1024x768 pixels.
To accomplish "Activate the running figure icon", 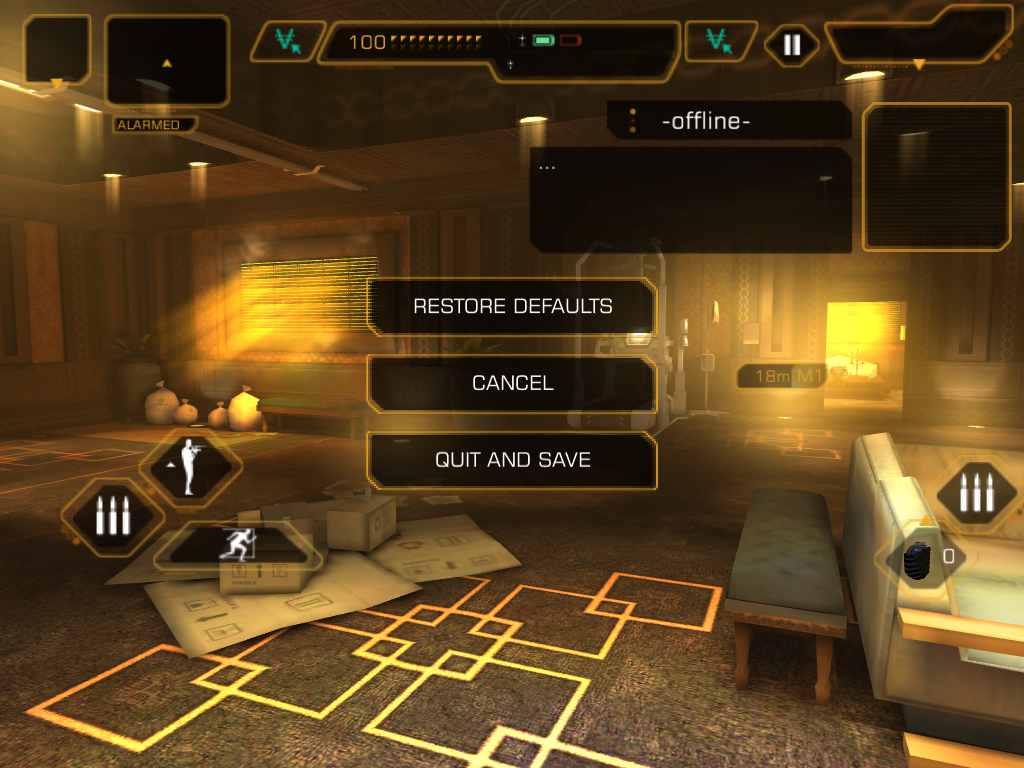I will pos(240,546).
